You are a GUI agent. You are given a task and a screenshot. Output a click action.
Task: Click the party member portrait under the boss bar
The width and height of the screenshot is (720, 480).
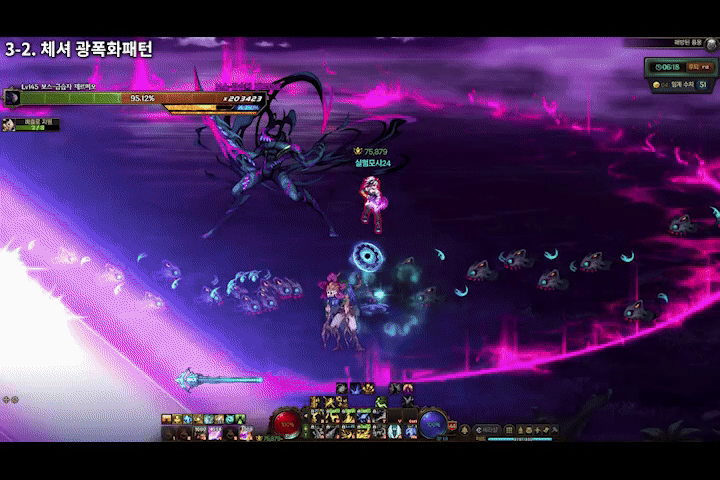pos(10,124)
